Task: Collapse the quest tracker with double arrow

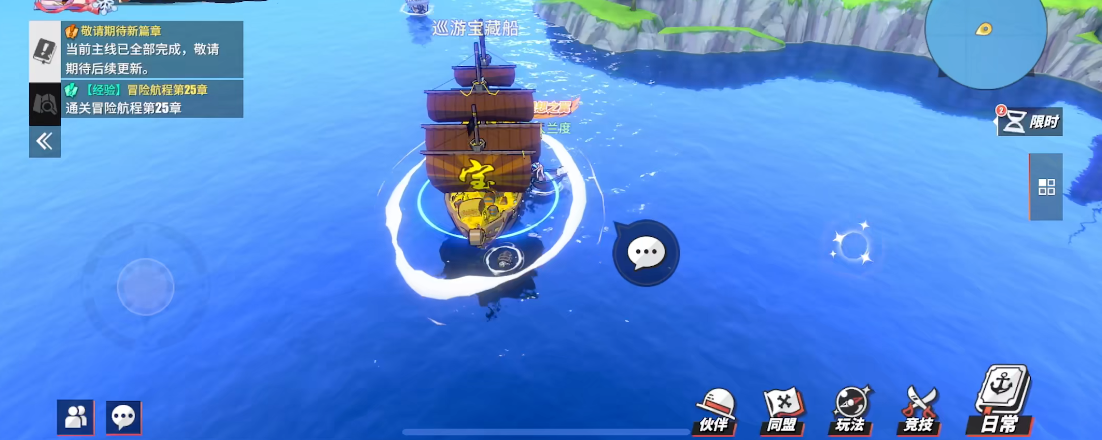Action: [44, 141]
